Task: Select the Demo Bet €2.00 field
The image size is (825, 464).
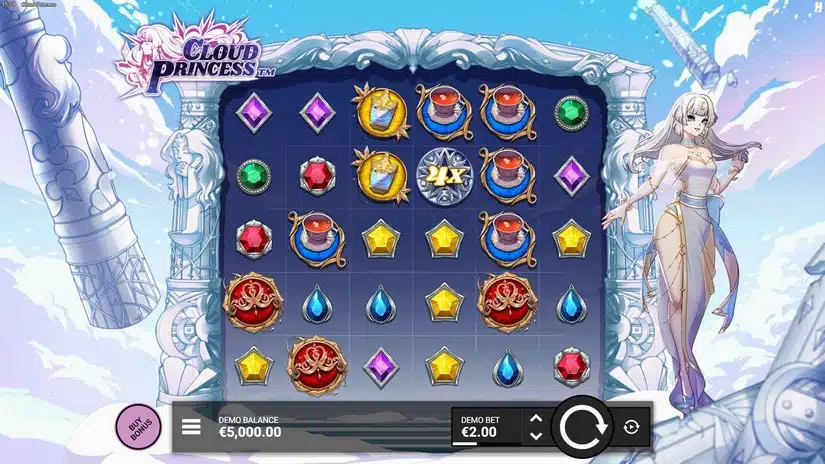Action: click(x=486, y=427)
